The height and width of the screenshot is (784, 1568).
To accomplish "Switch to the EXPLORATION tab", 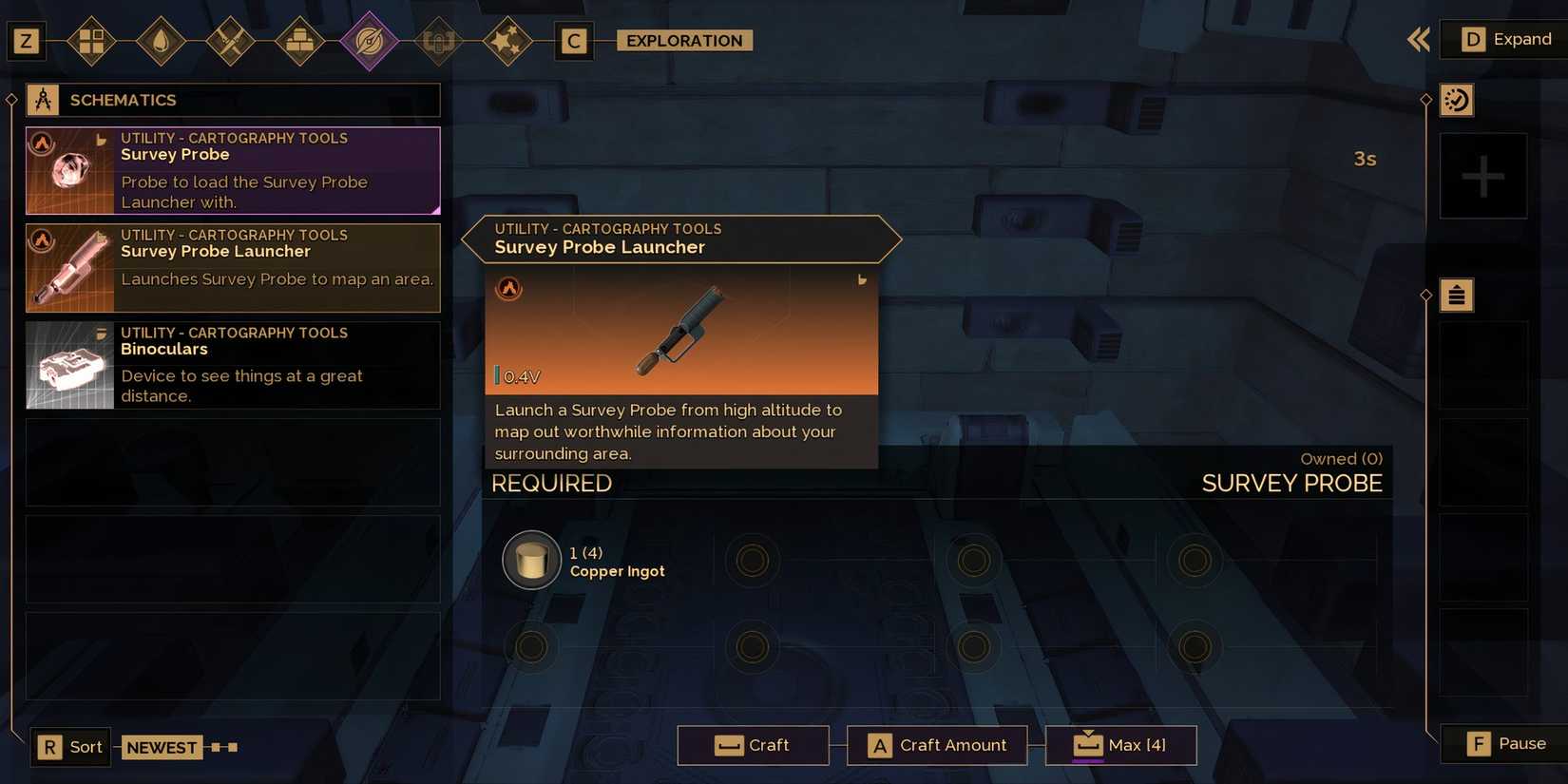I will (x=682, y=41).
